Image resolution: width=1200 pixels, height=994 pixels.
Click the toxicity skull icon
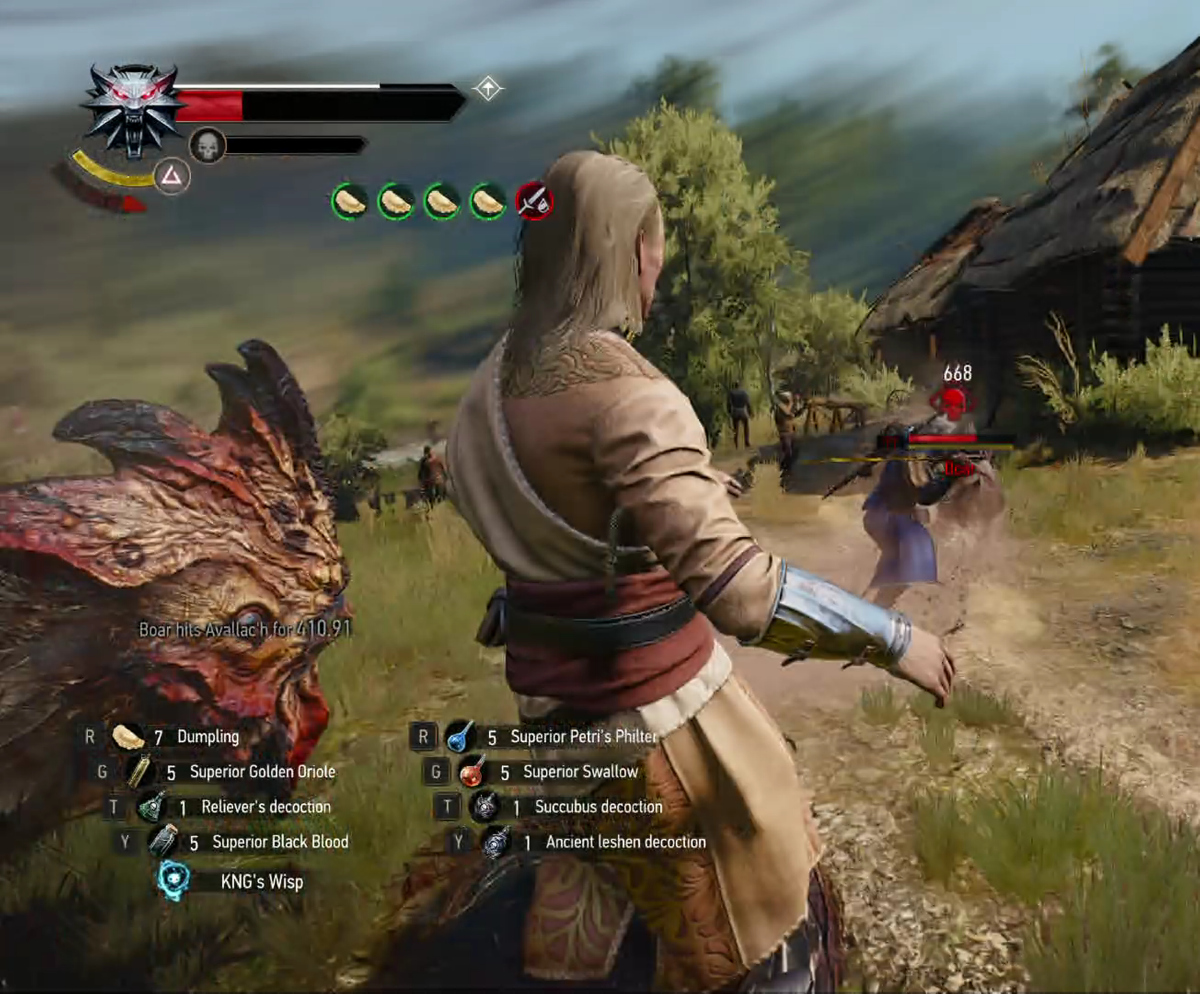pos(208,146)
